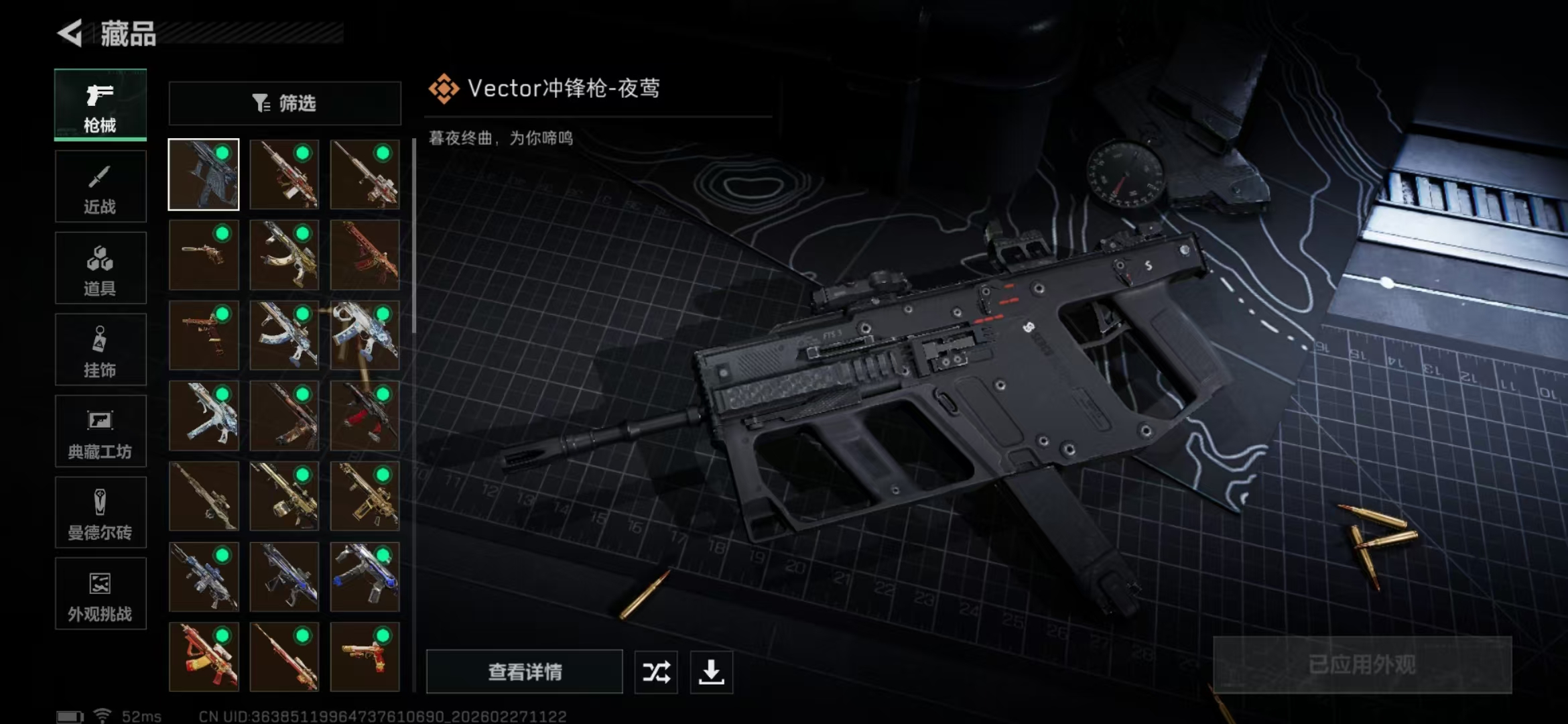Open the 挂饰 charms category
The height and width of the screenshot is (724, 1568).
click(x=100, y=349)
